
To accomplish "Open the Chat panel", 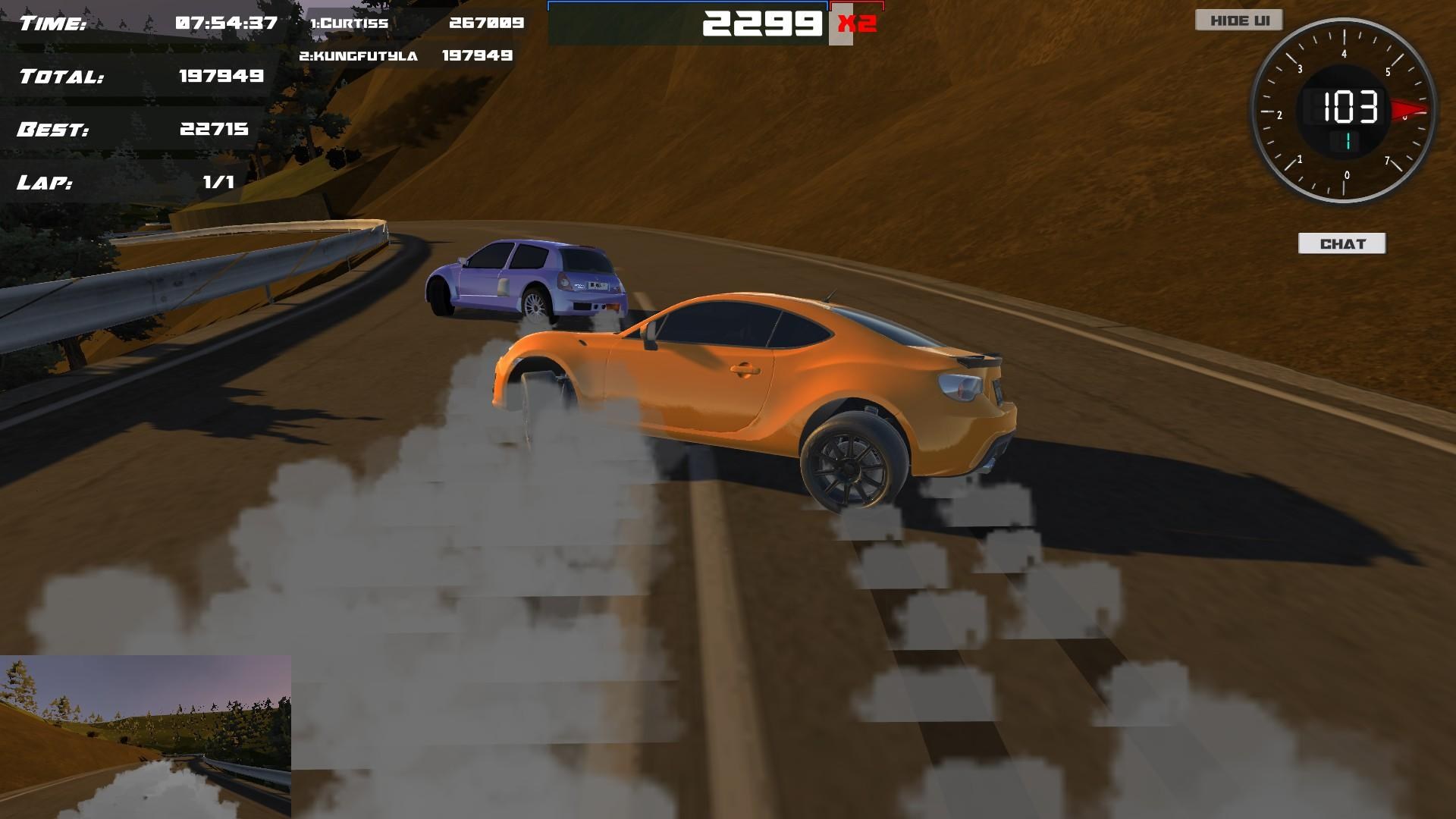I will [x=1341, y=243].
